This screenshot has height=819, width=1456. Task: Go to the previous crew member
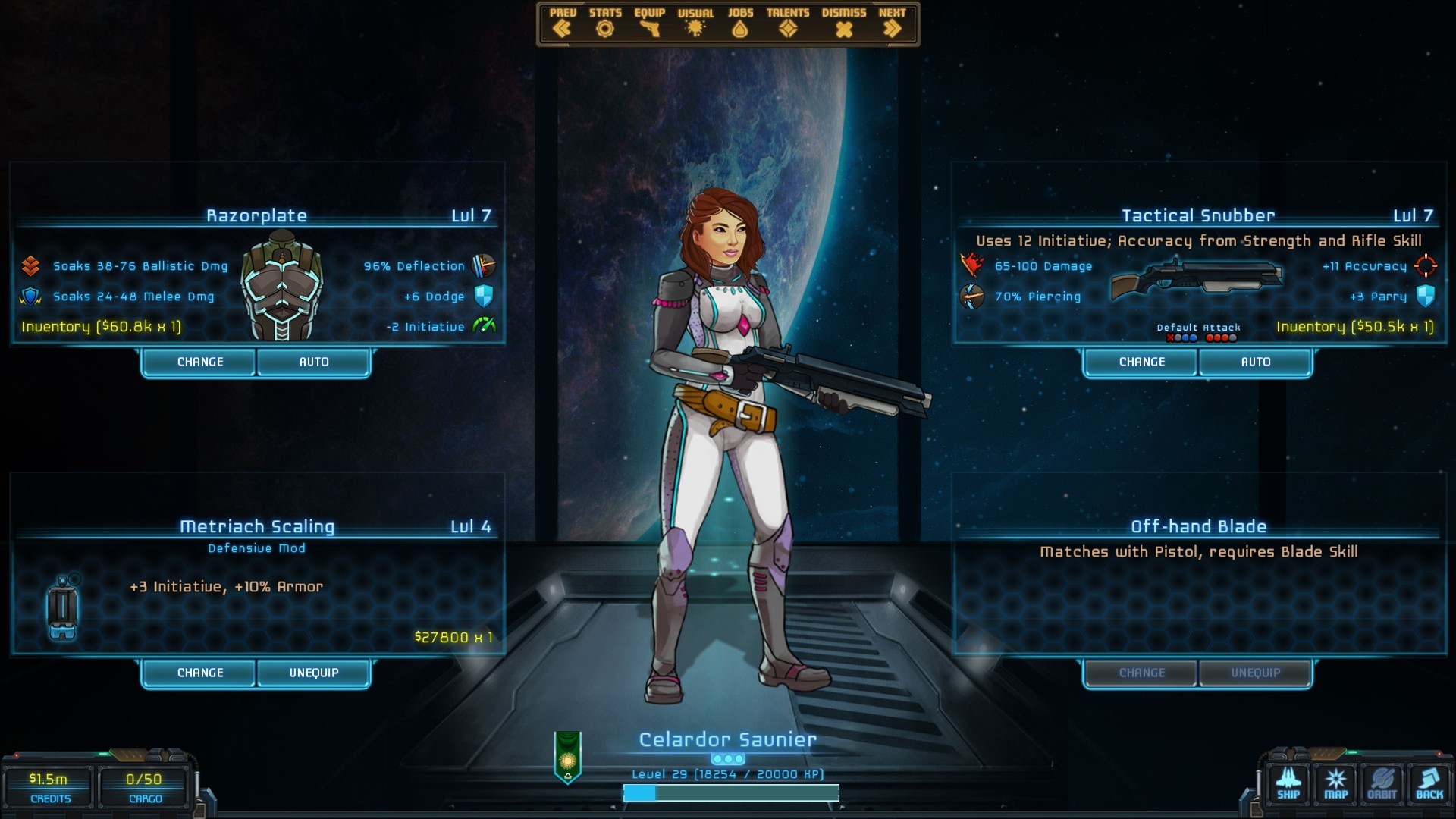tap(562, 23)
